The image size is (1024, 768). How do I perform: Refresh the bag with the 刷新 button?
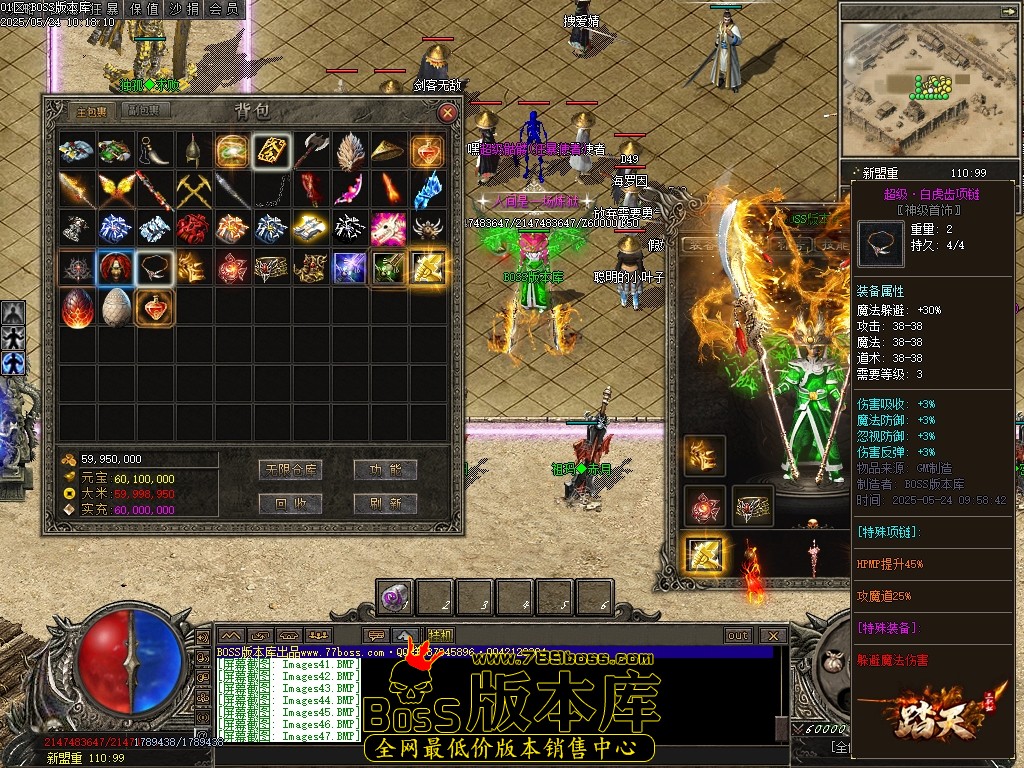(385, 502)
